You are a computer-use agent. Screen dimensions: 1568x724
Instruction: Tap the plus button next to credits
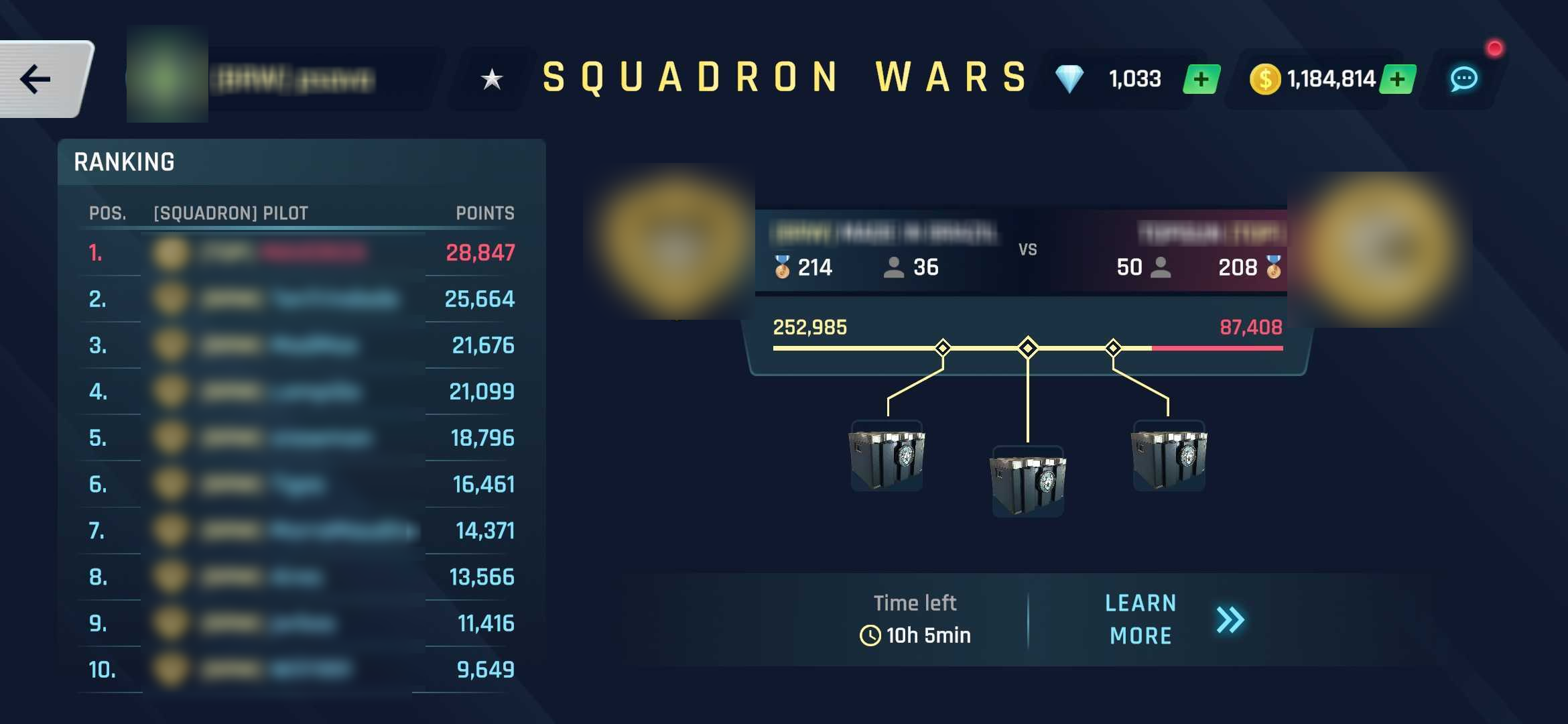1398,78
